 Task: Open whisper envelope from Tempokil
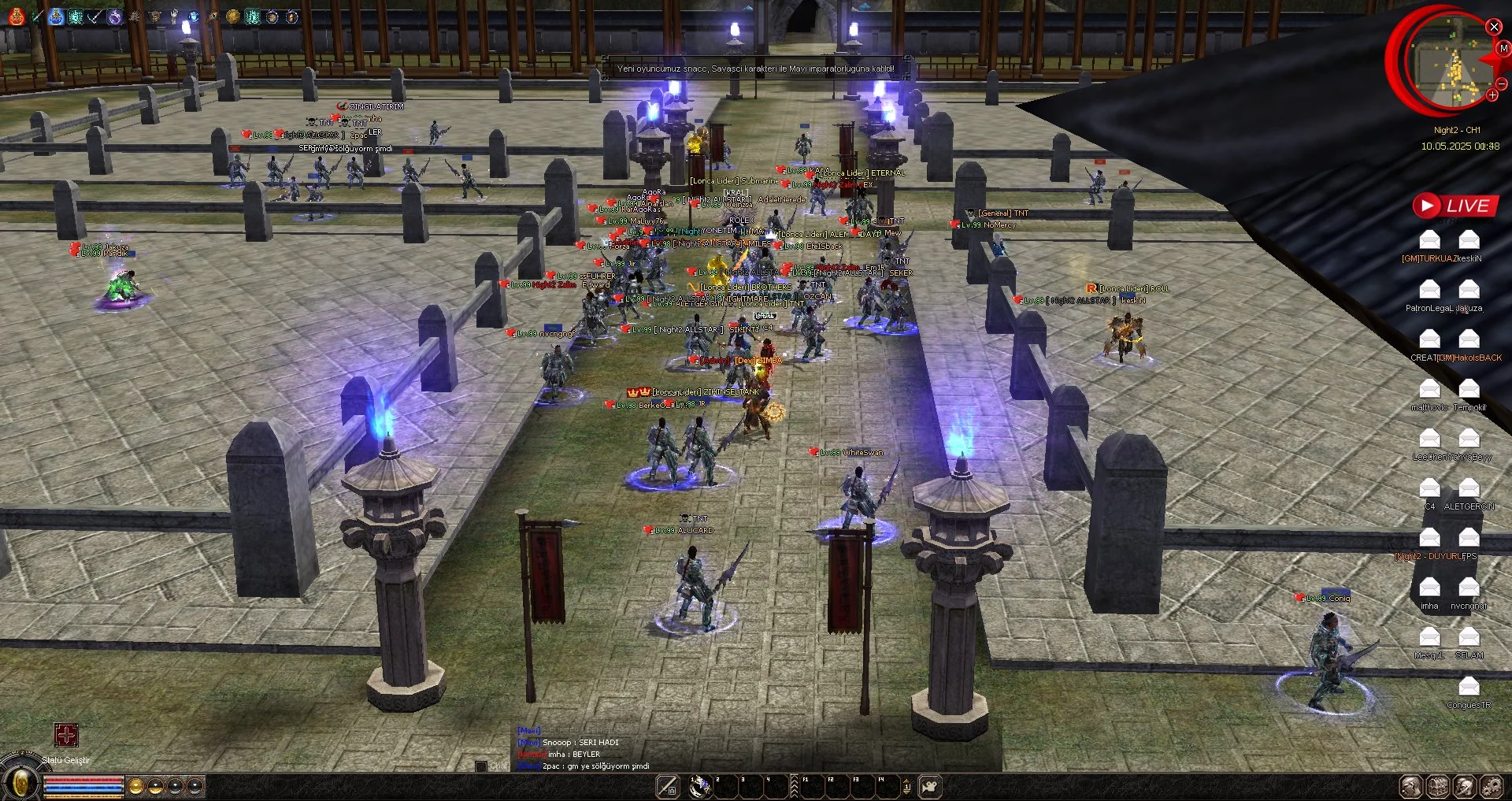click(1469, 389)
